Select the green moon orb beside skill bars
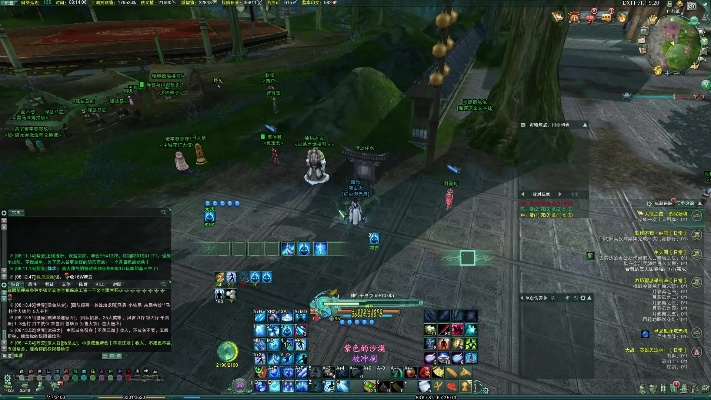 point(228,351)
